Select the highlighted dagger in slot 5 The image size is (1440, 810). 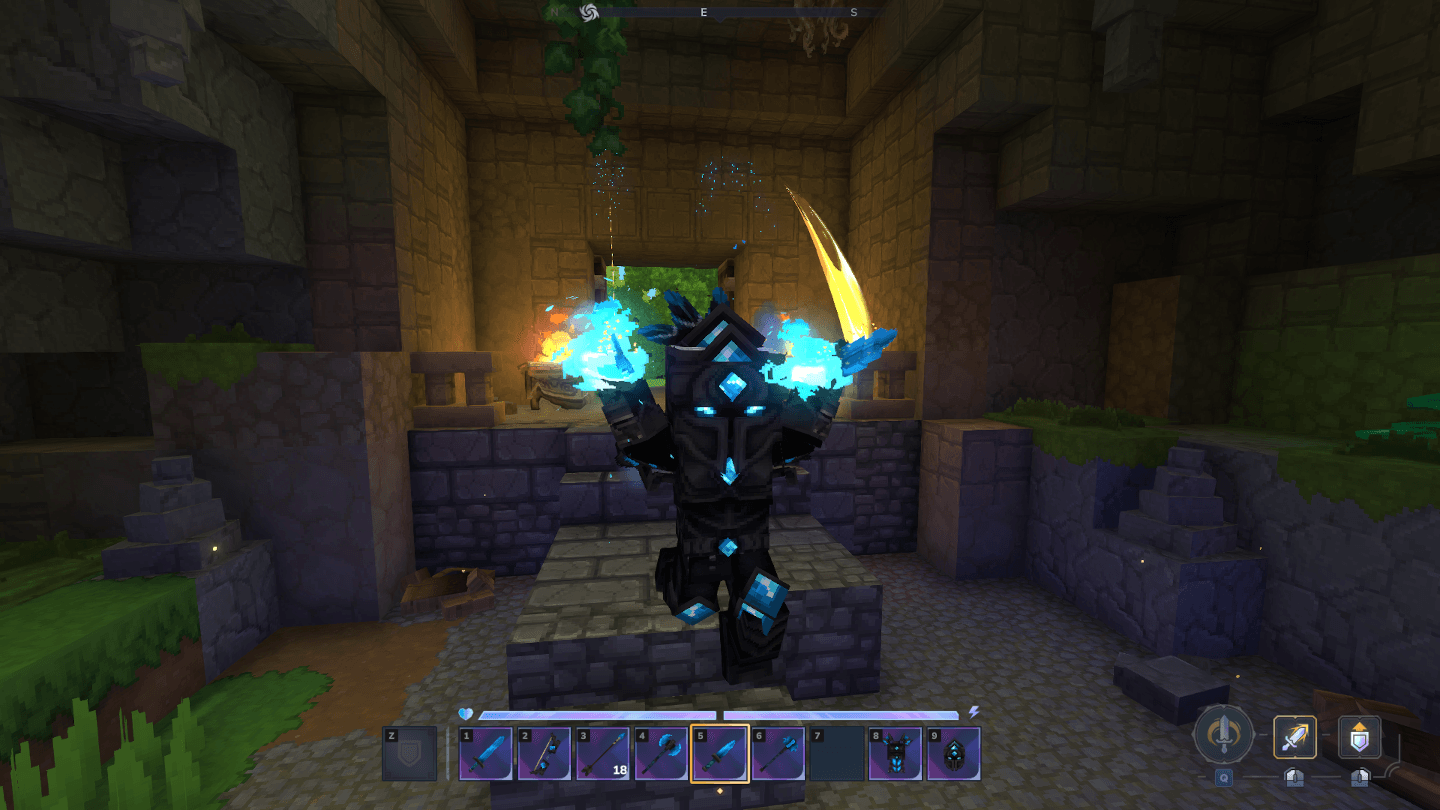pos(720,754)
